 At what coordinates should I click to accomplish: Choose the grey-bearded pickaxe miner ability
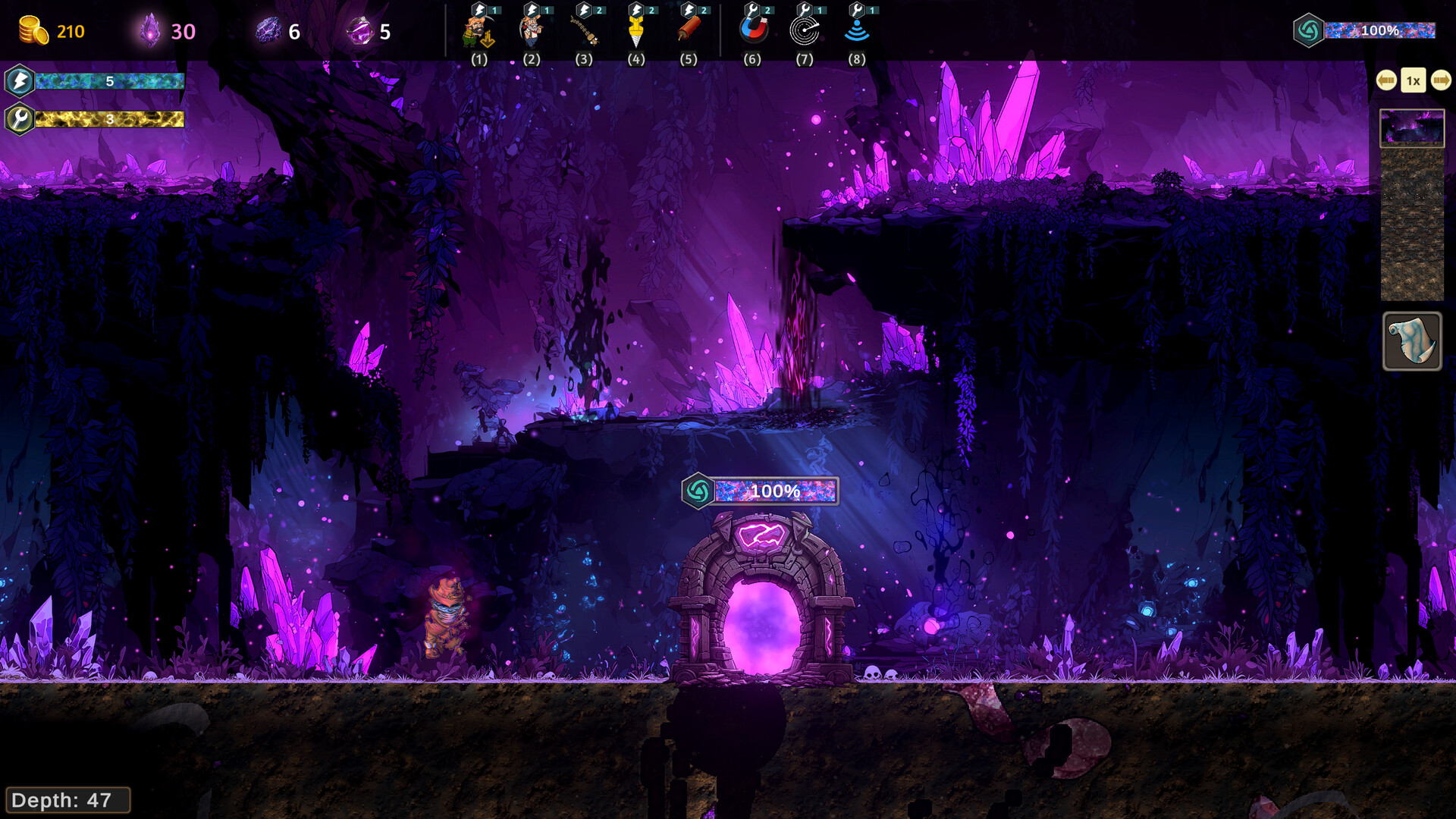(x=532, y=31)
